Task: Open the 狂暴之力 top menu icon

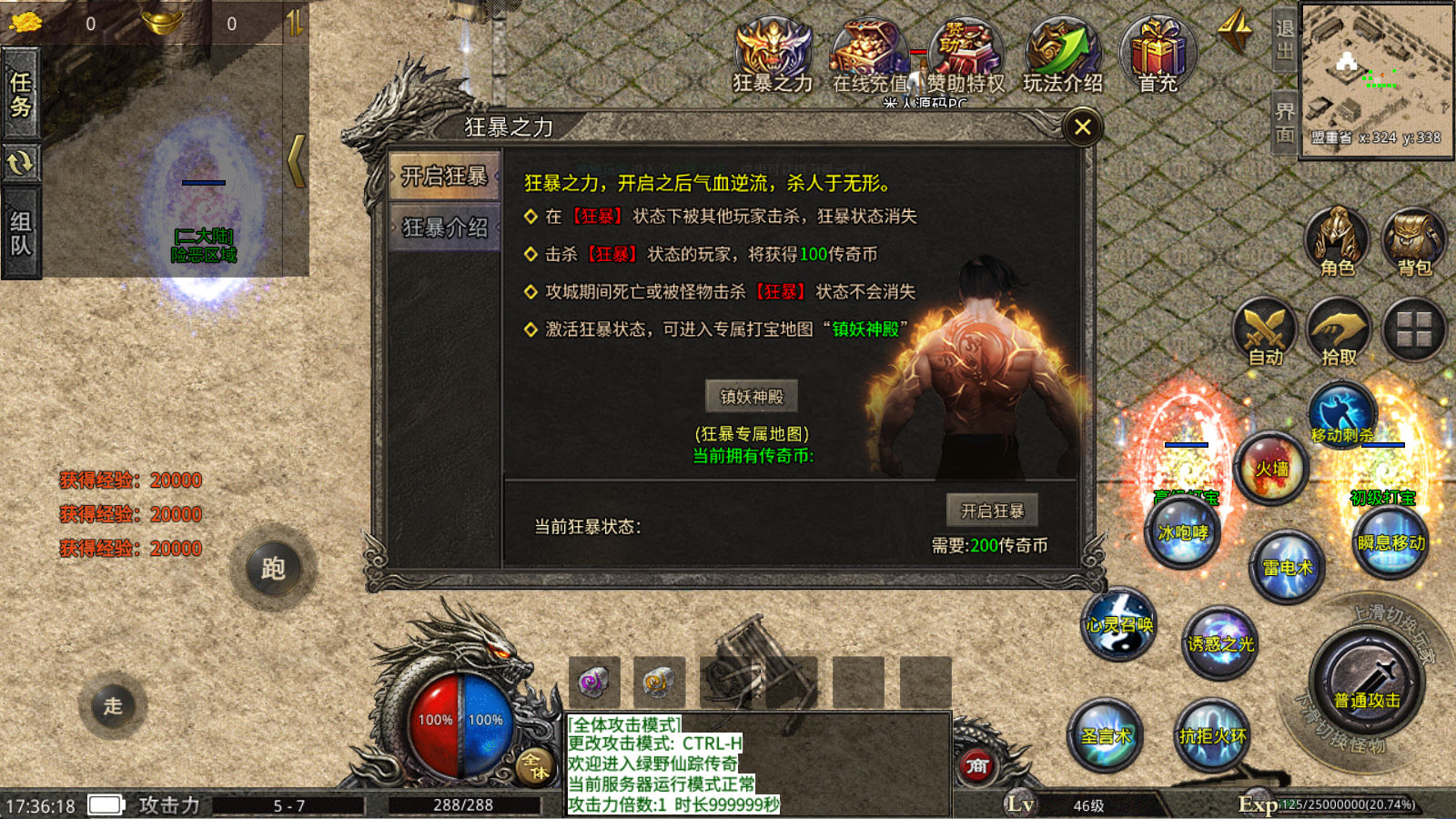Action: click(x=773, y=55)
